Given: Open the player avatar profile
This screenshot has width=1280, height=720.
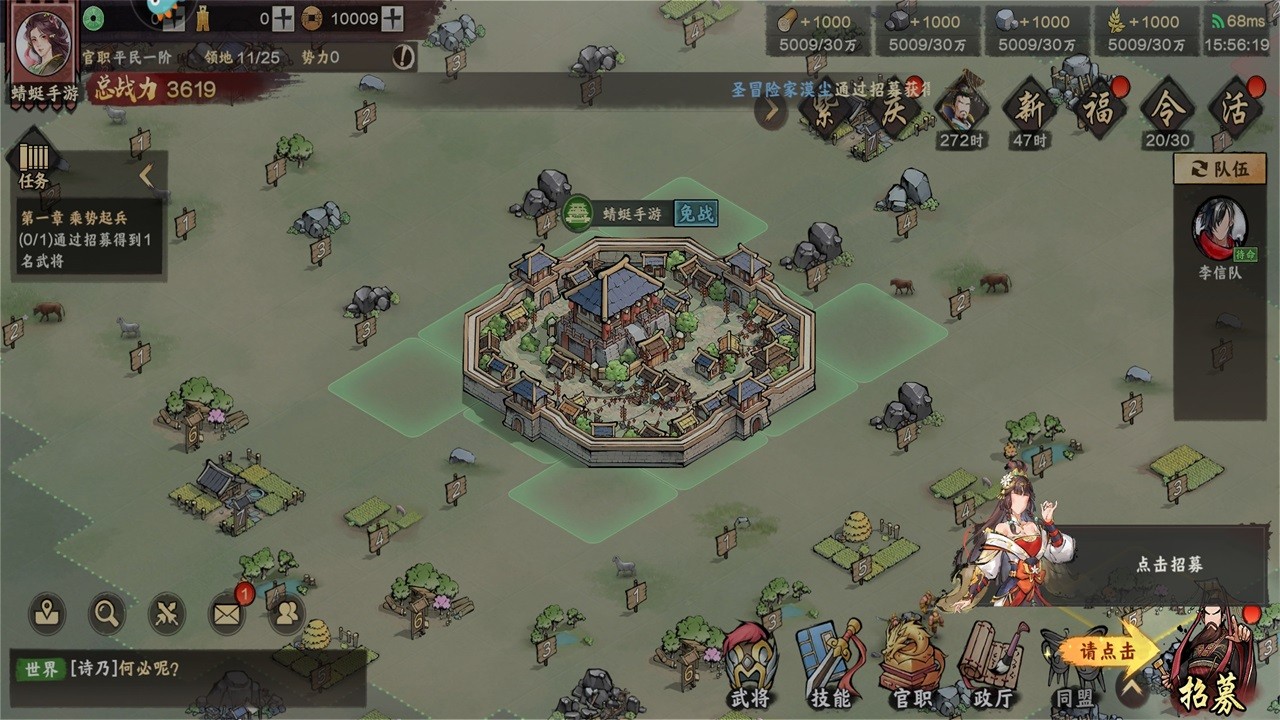Looking at the screenshot, I should click(44, 45).
